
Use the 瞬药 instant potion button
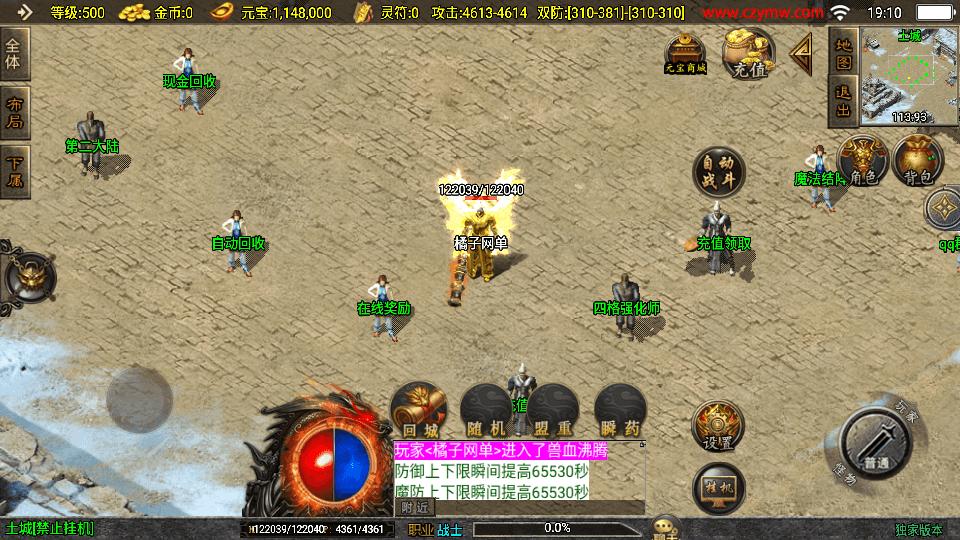pyautogui.click(x=619, y=411)
